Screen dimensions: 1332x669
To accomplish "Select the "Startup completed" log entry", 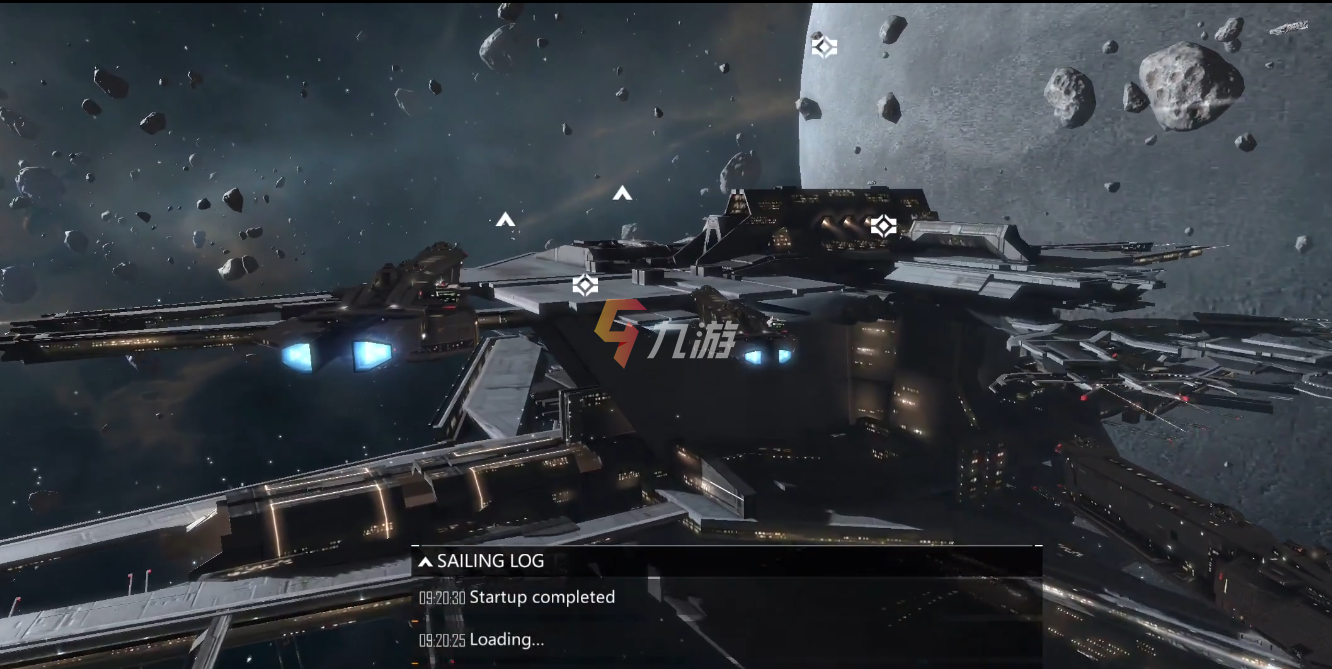I will [x=541, y=597].
